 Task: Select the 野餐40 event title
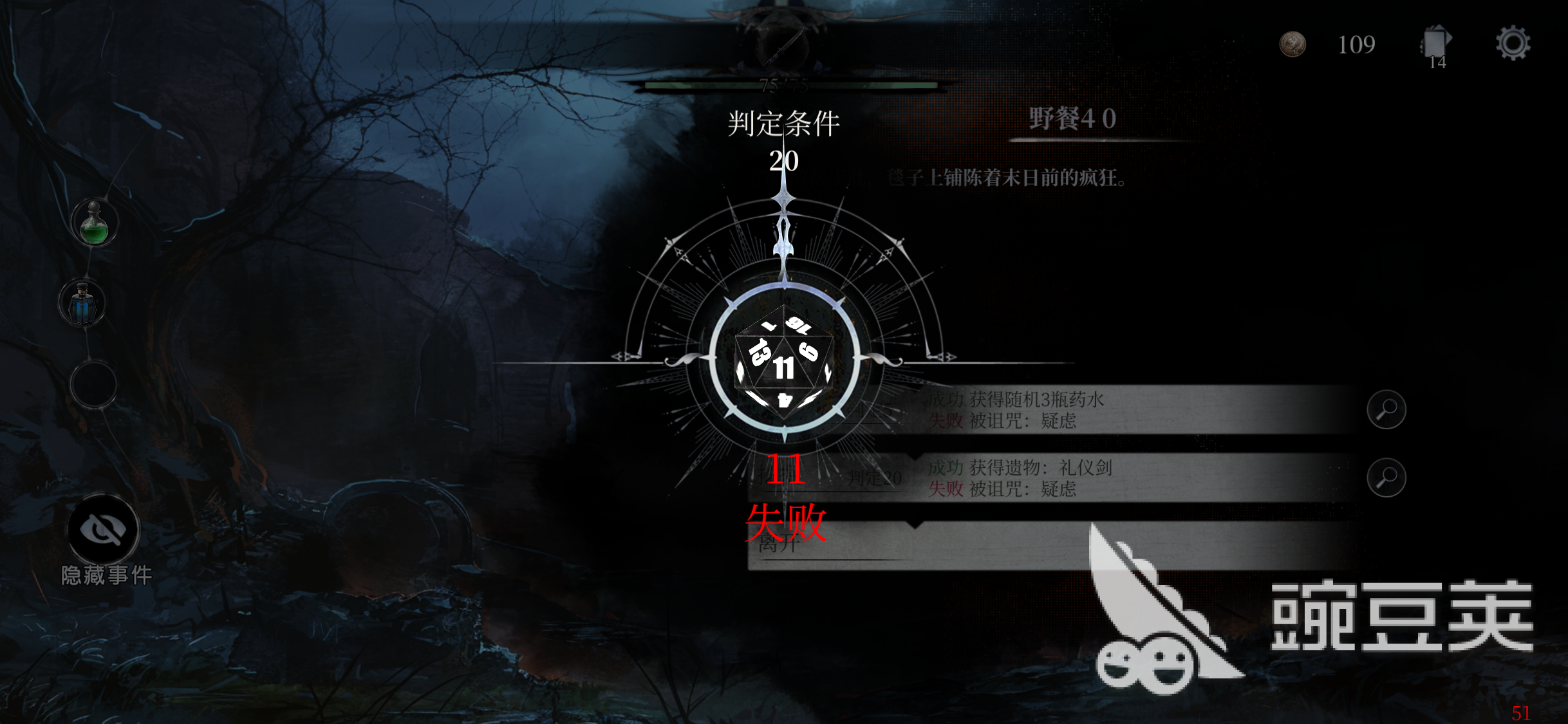coord(1073,118)
